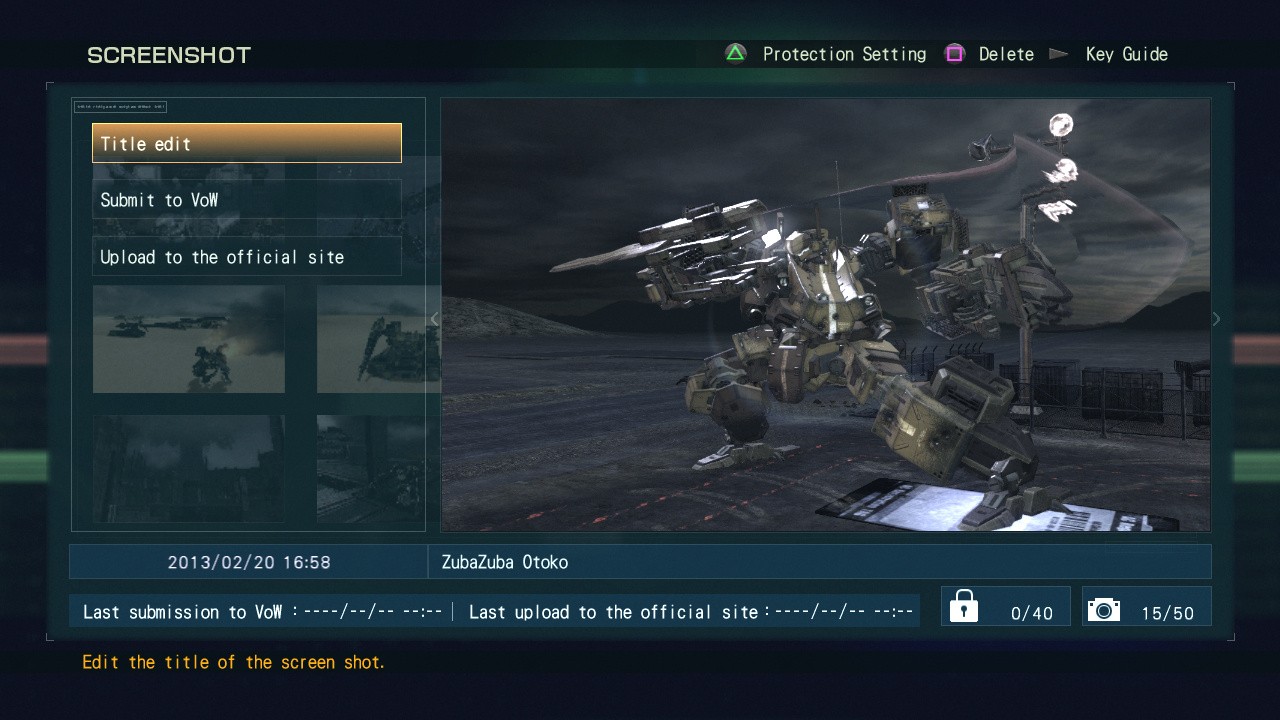Open the thumbnail directly below Upload entry

(x=188, y=339)
